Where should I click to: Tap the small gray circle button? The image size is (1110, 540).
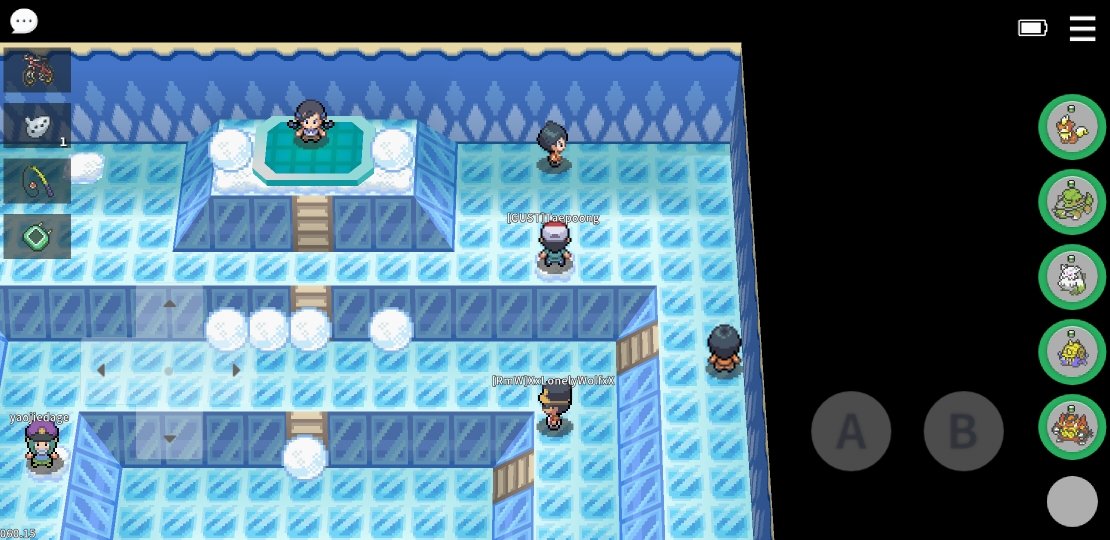1072,501
